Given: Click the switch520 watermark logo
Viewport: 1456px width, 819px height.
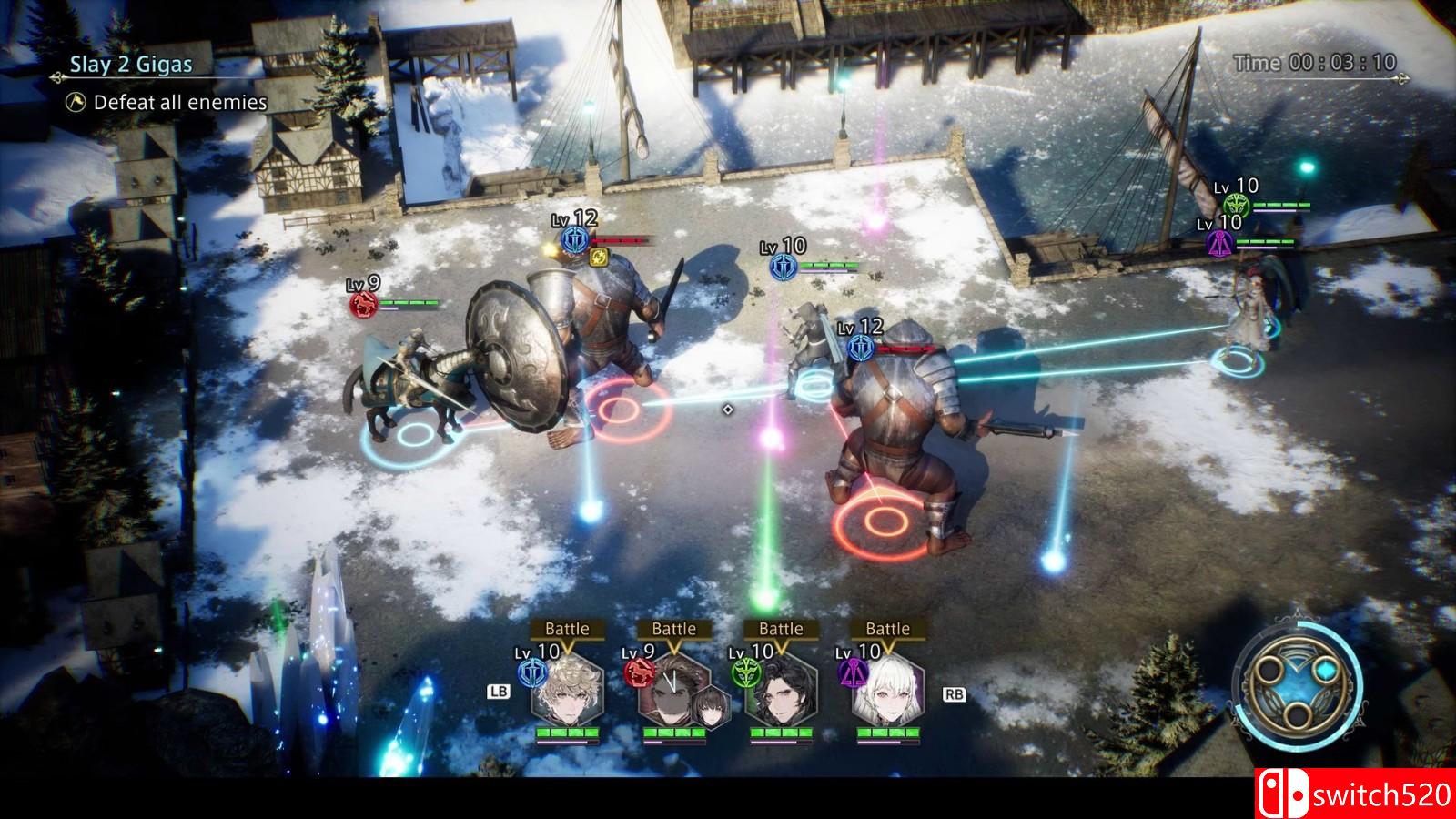Looking at the screenshot, I should pyautogui.click(x=1355, y=794).
